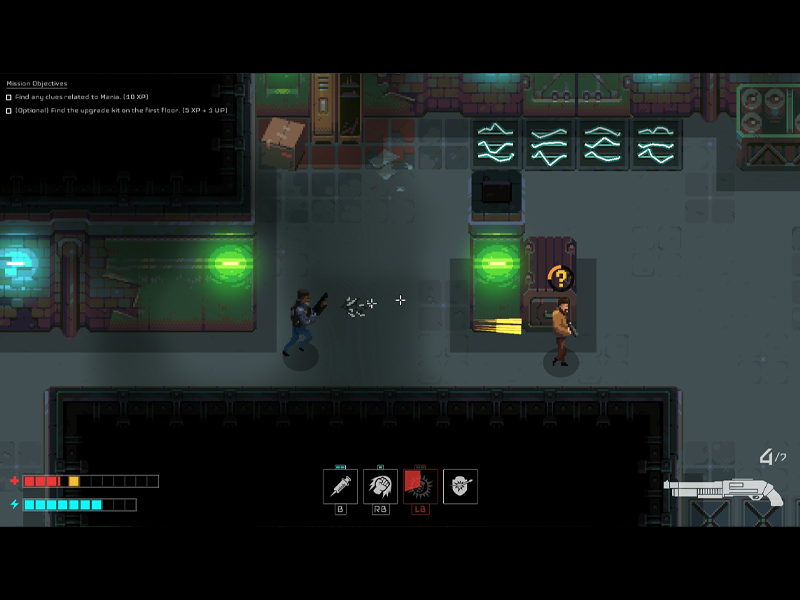Activate the fist punch ability
The image size is (800, 600).
coord(380,486)
